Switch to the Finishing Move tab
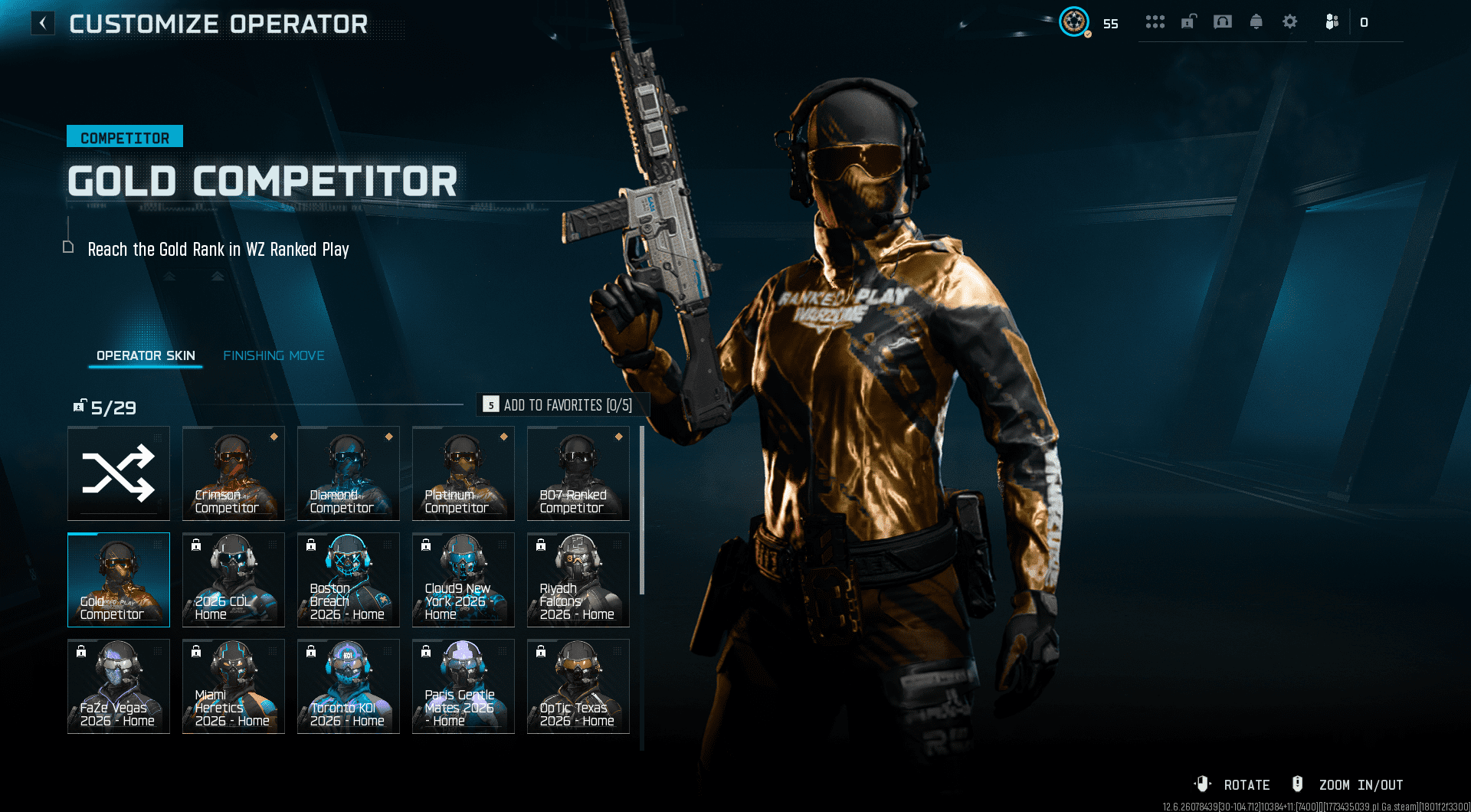This screenshot has height=812, width=1471. [x=274, y=355]
